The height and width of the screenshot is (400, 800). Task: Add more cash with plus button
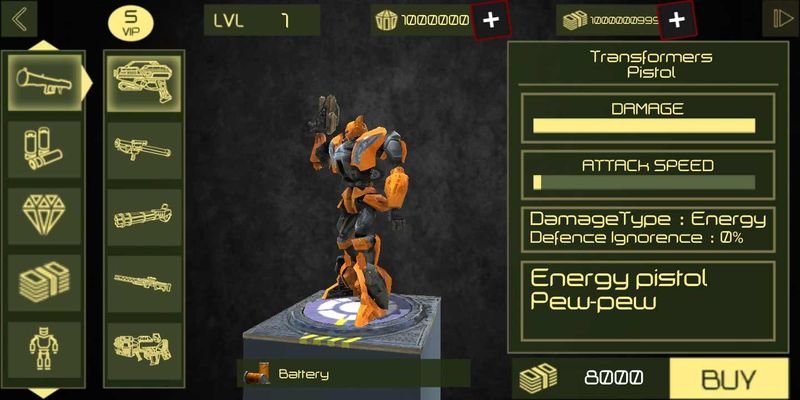click(677, 20)
